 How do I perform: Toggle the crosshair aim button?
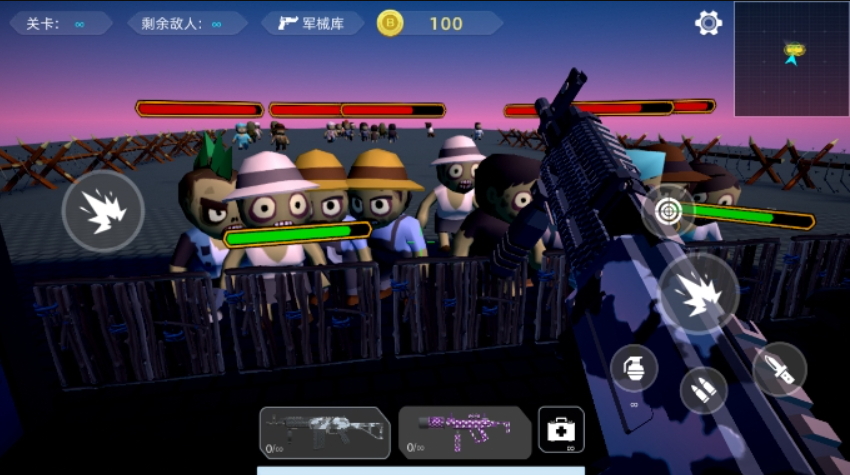668,210
